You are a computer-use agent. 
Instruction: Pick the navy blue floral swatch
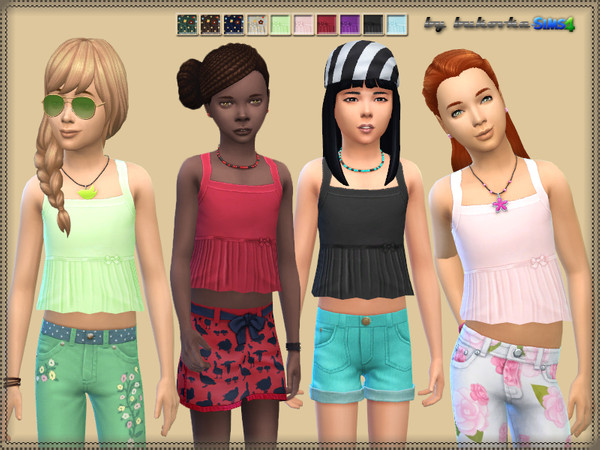click(x=234, y=23)
